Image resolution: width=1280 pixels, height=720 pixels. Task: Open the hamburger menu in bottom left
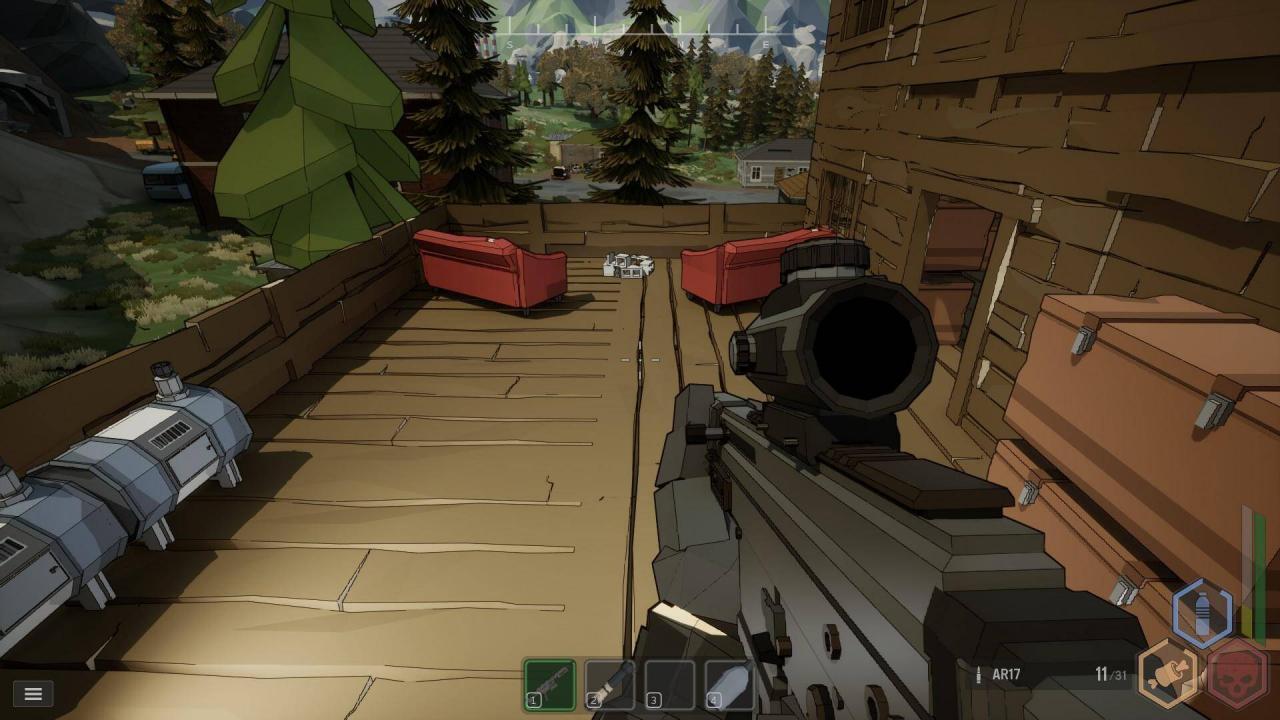click(x=33, y=693)
